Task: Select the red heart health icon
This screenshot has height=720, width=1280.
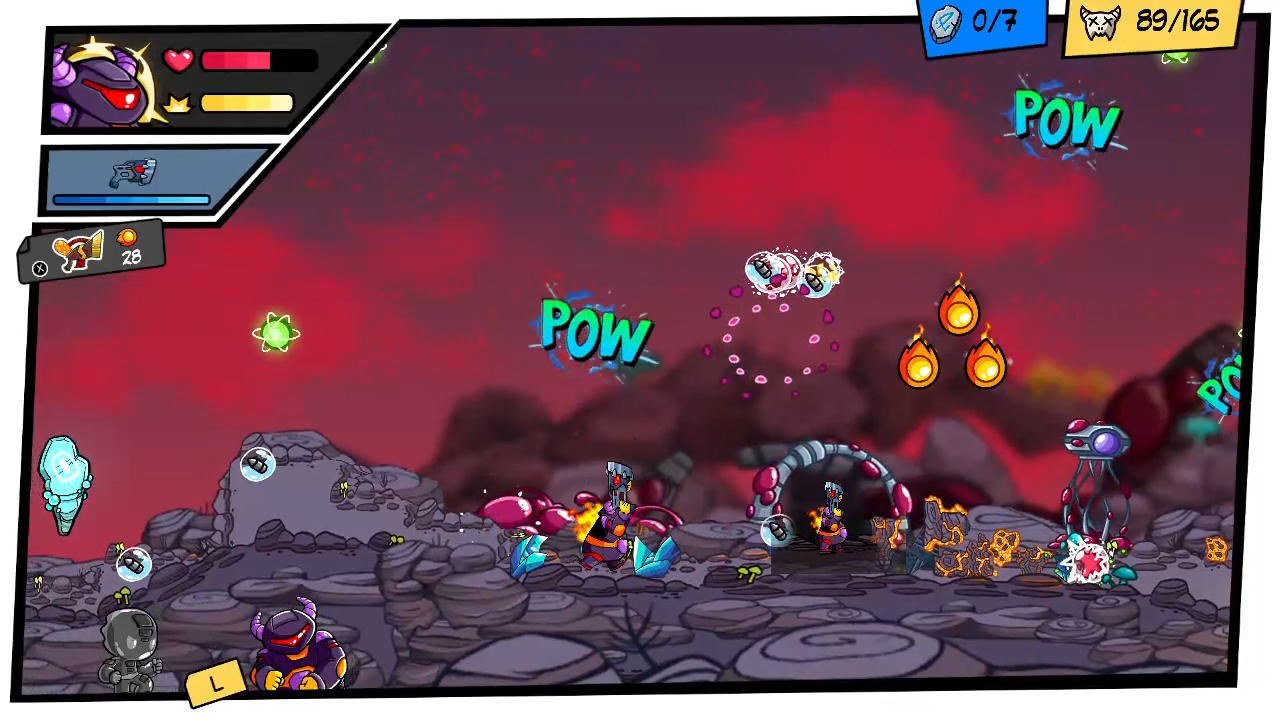Action: click(x=177, y=60)
